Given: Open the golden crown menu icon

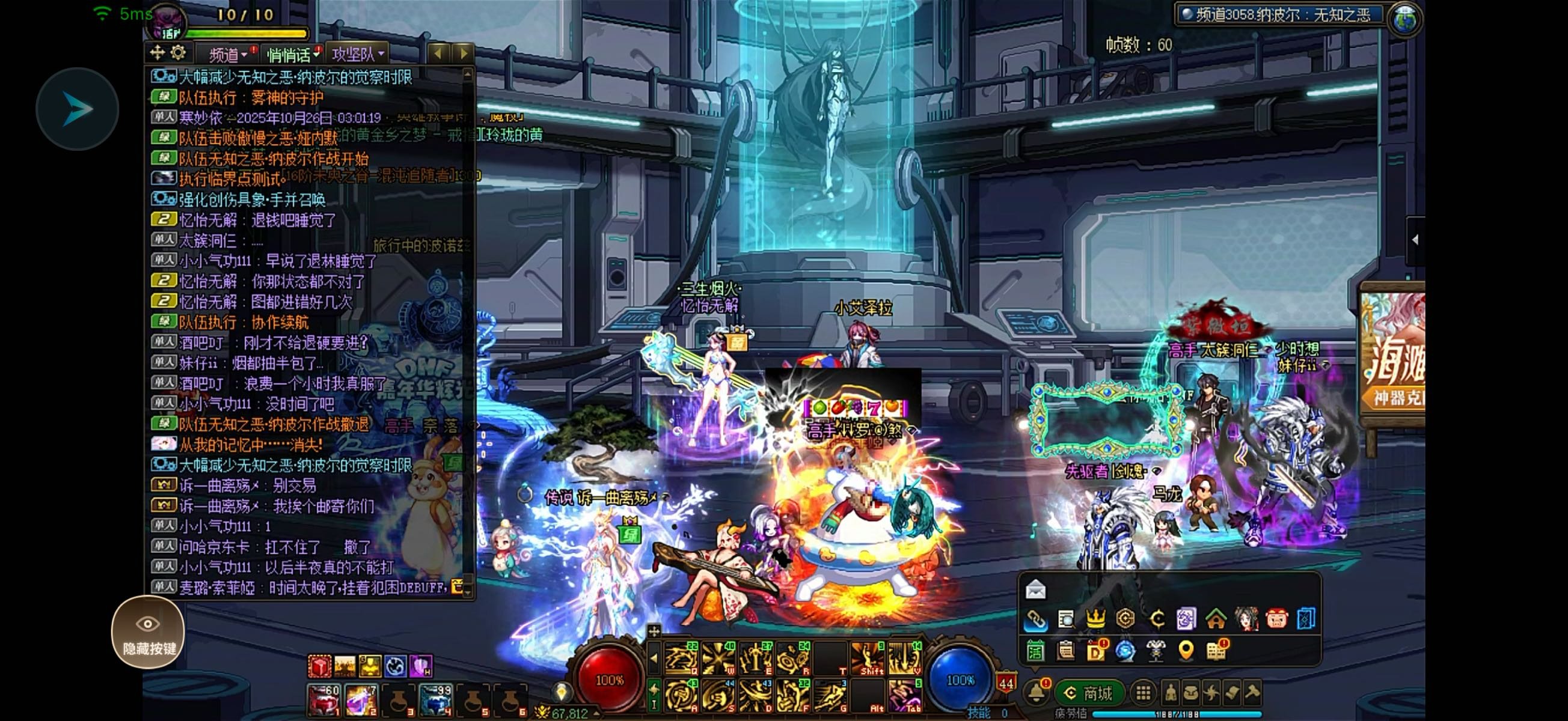Looking at the screenshot, I should pyautogui.click(x=1095, y=619).
